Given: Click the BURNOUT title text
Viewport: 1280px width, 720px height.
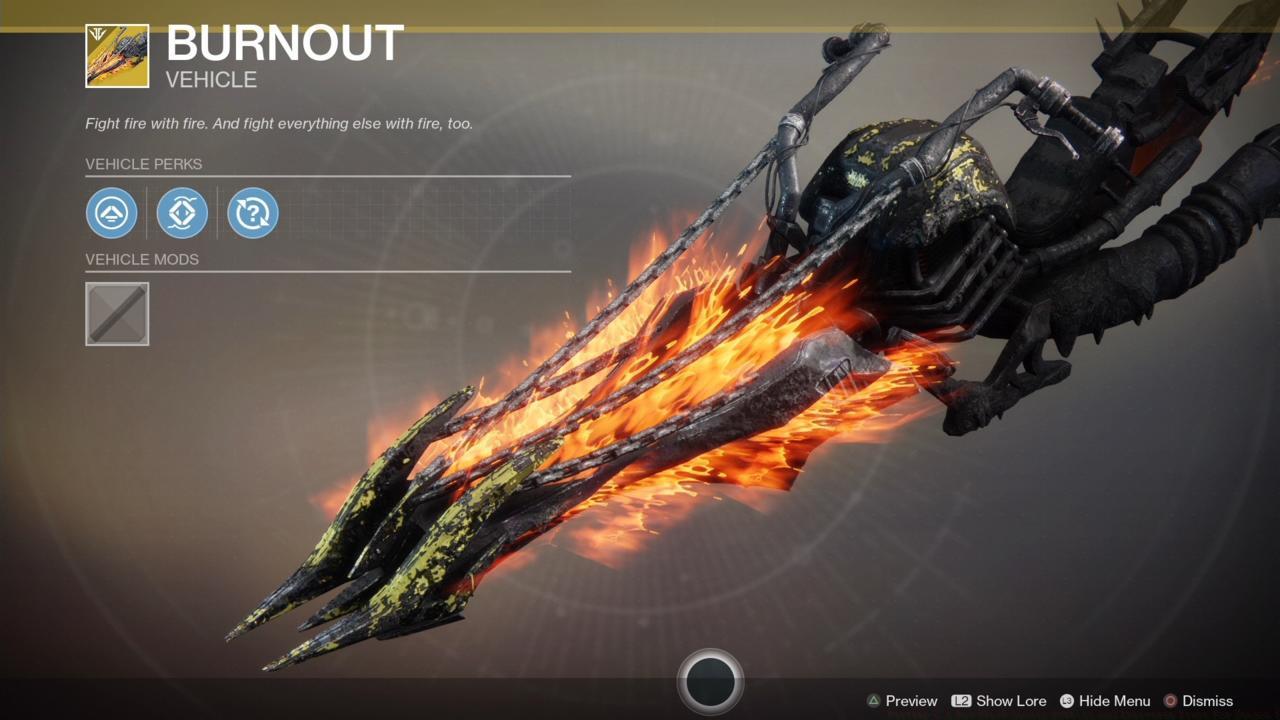Looking at the screenshot, I should point(283,44).
